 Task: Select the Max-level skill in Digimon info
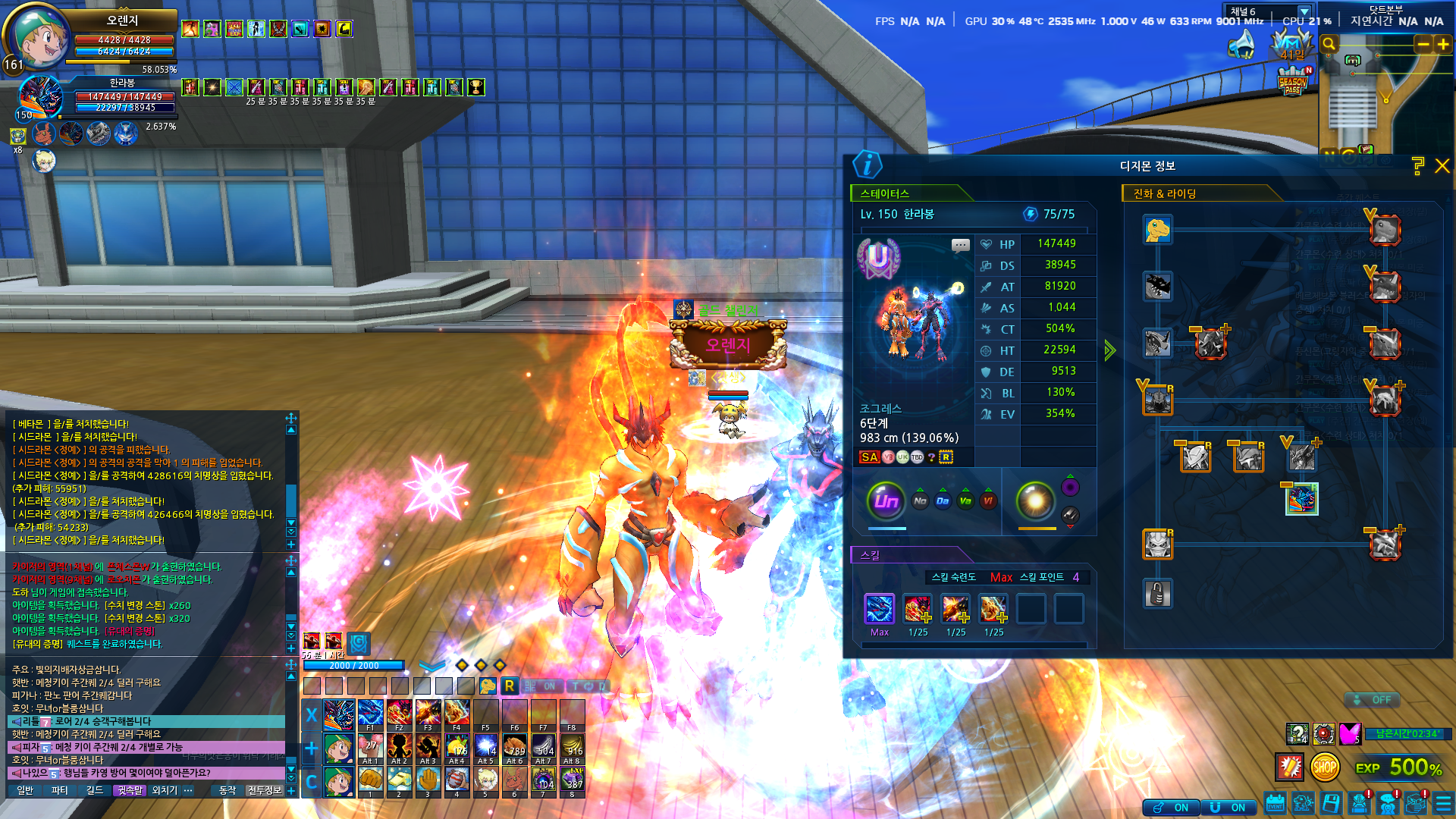pyautogui.click(x=880, y=609)
